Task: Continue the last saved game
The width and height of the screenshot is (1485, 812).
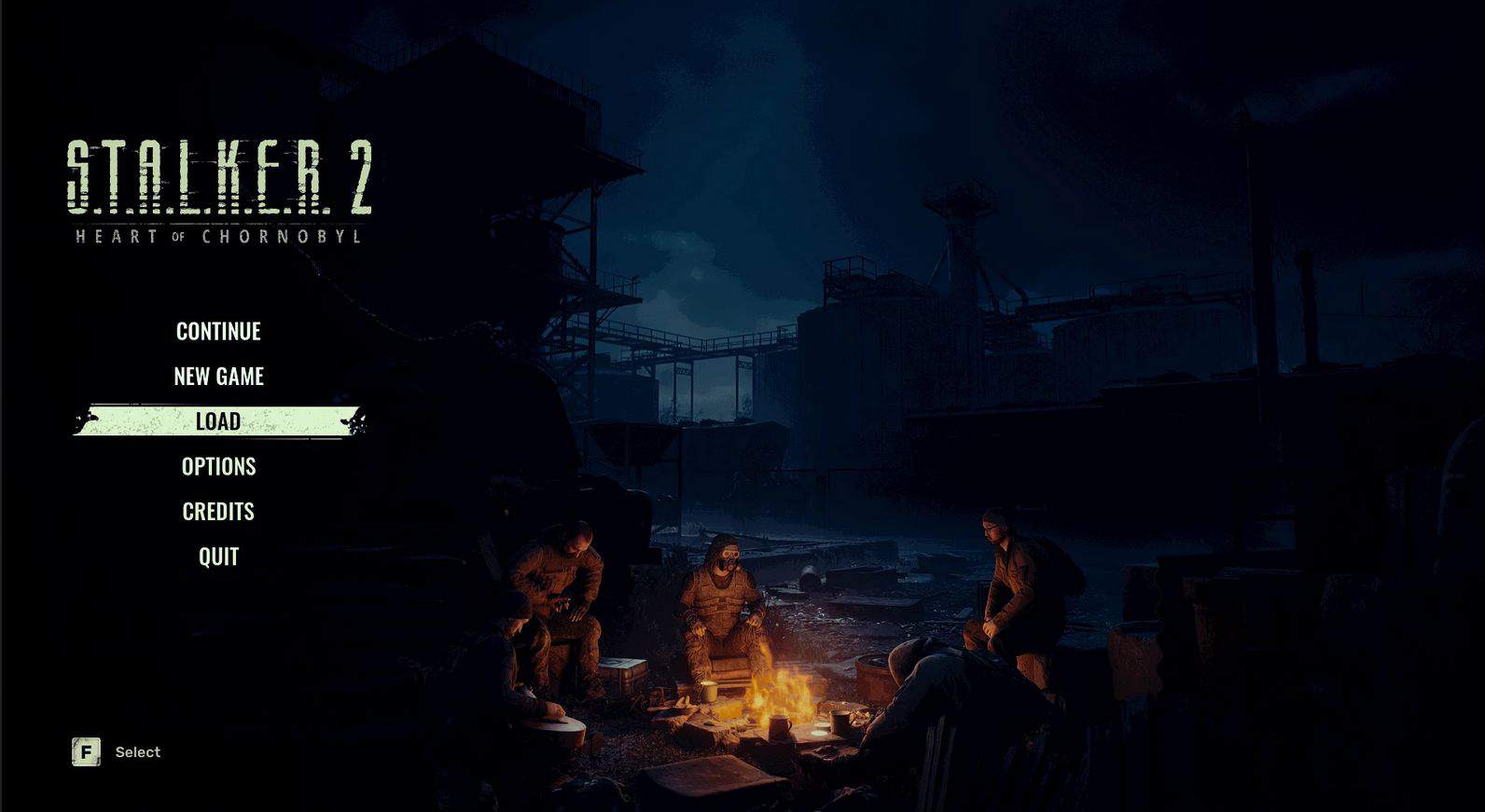Action: pos(218,331)
